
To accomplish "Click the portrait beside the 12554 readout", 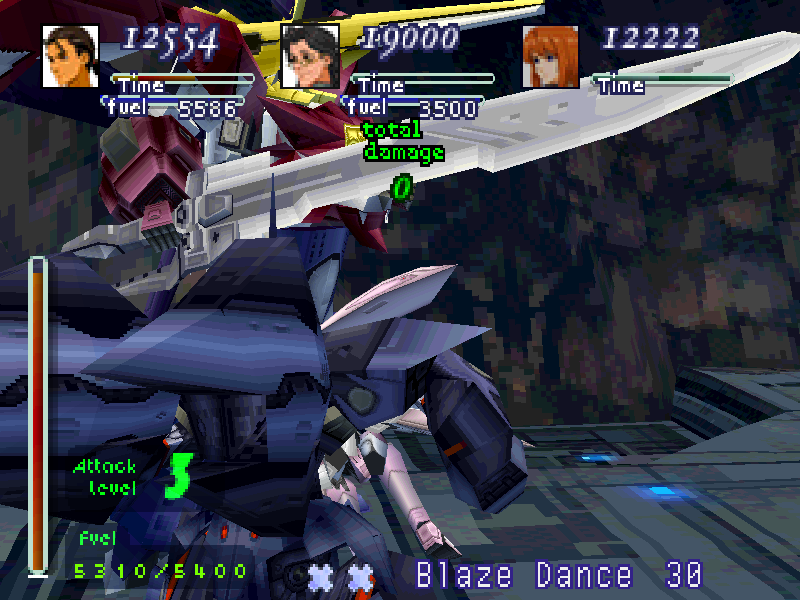I will click(70, 56).
